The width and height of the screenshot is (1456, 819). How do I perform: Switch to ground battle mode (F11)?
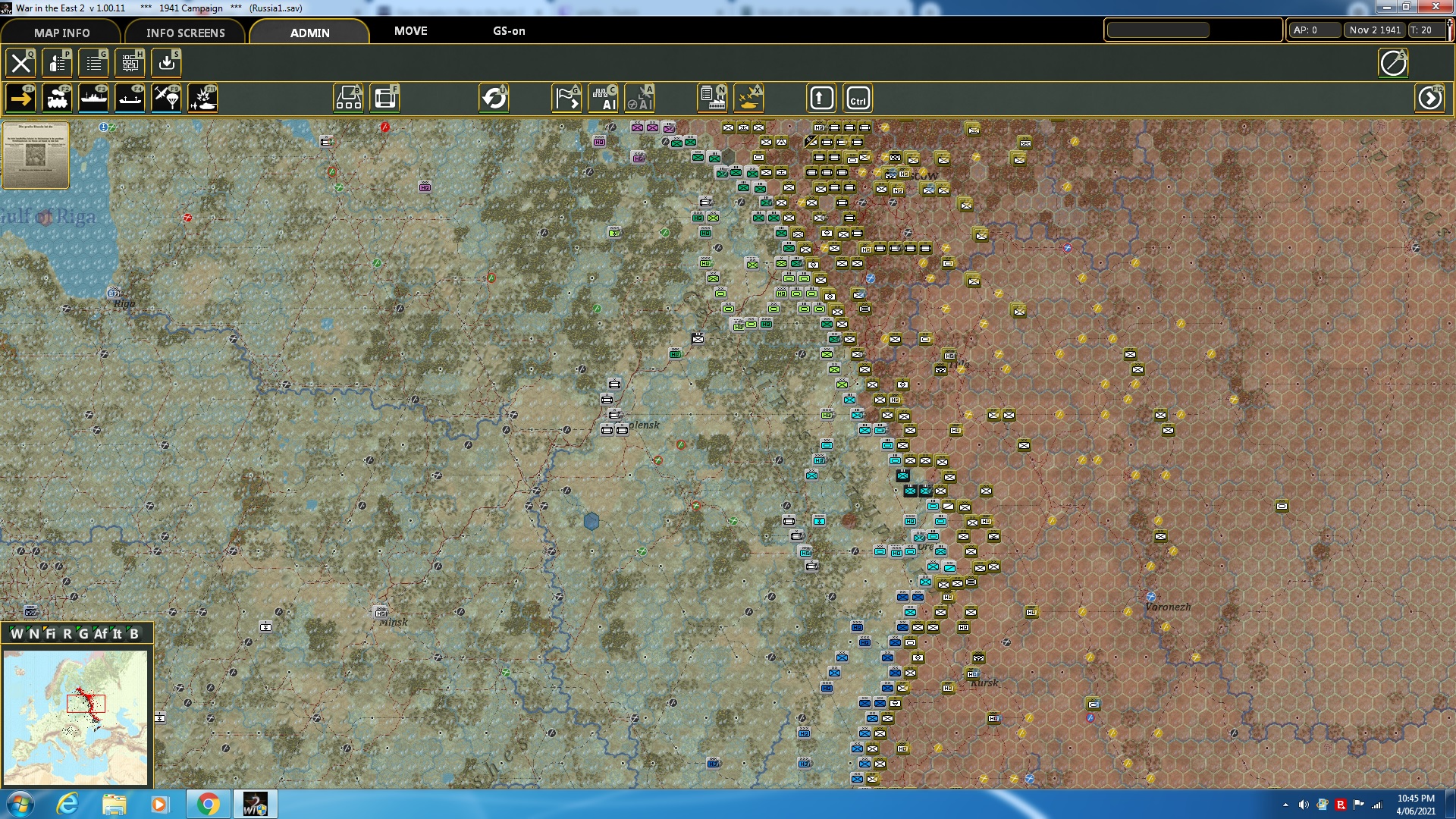pos(202,98)
